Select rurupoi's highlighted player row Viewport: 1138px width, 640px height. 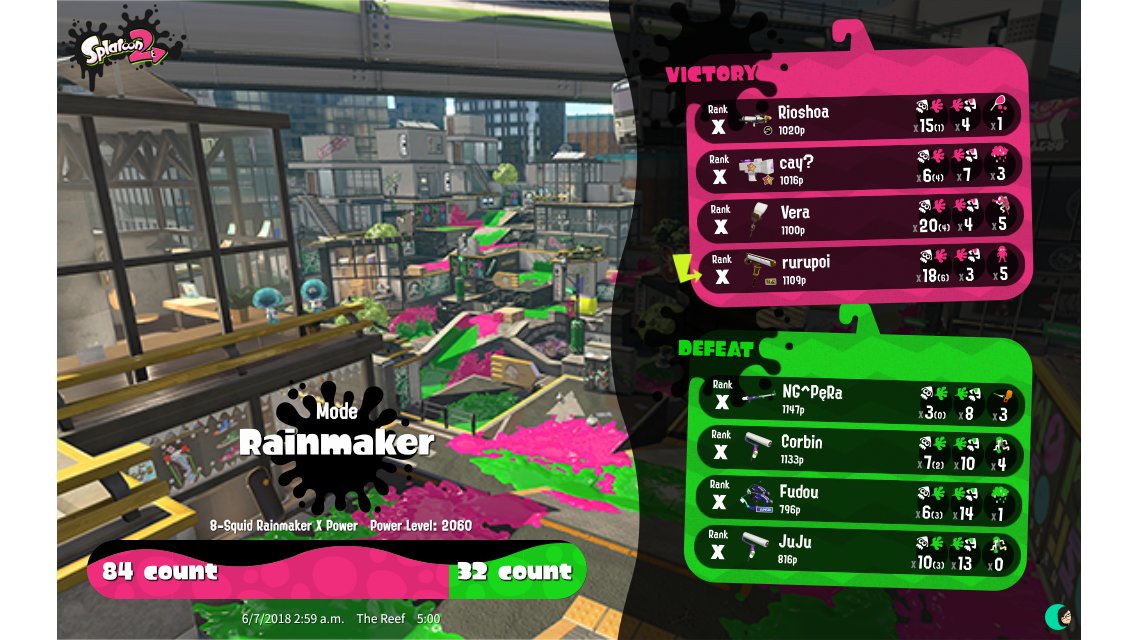point(858,268)
